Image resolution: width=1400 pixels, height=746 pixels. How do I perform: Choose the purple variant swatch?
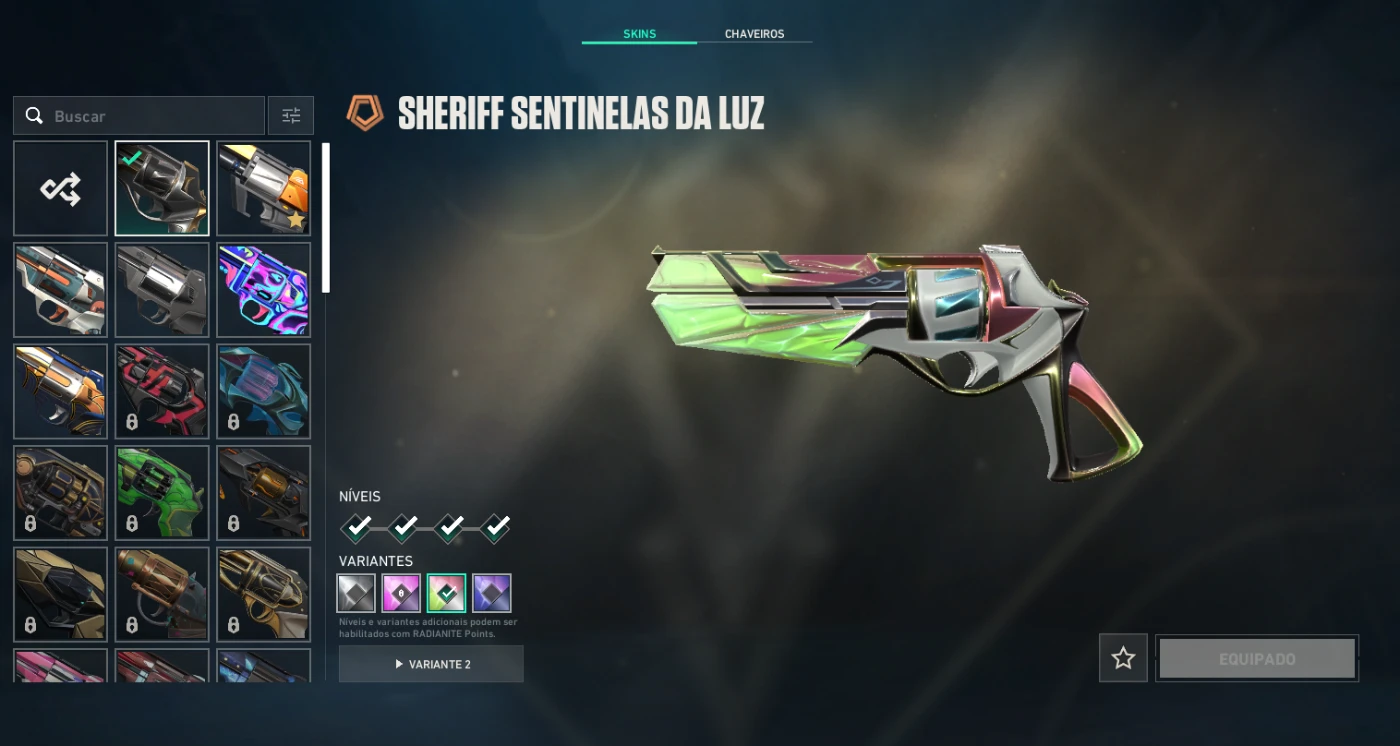pyautogui.click(x=491, y=593)
